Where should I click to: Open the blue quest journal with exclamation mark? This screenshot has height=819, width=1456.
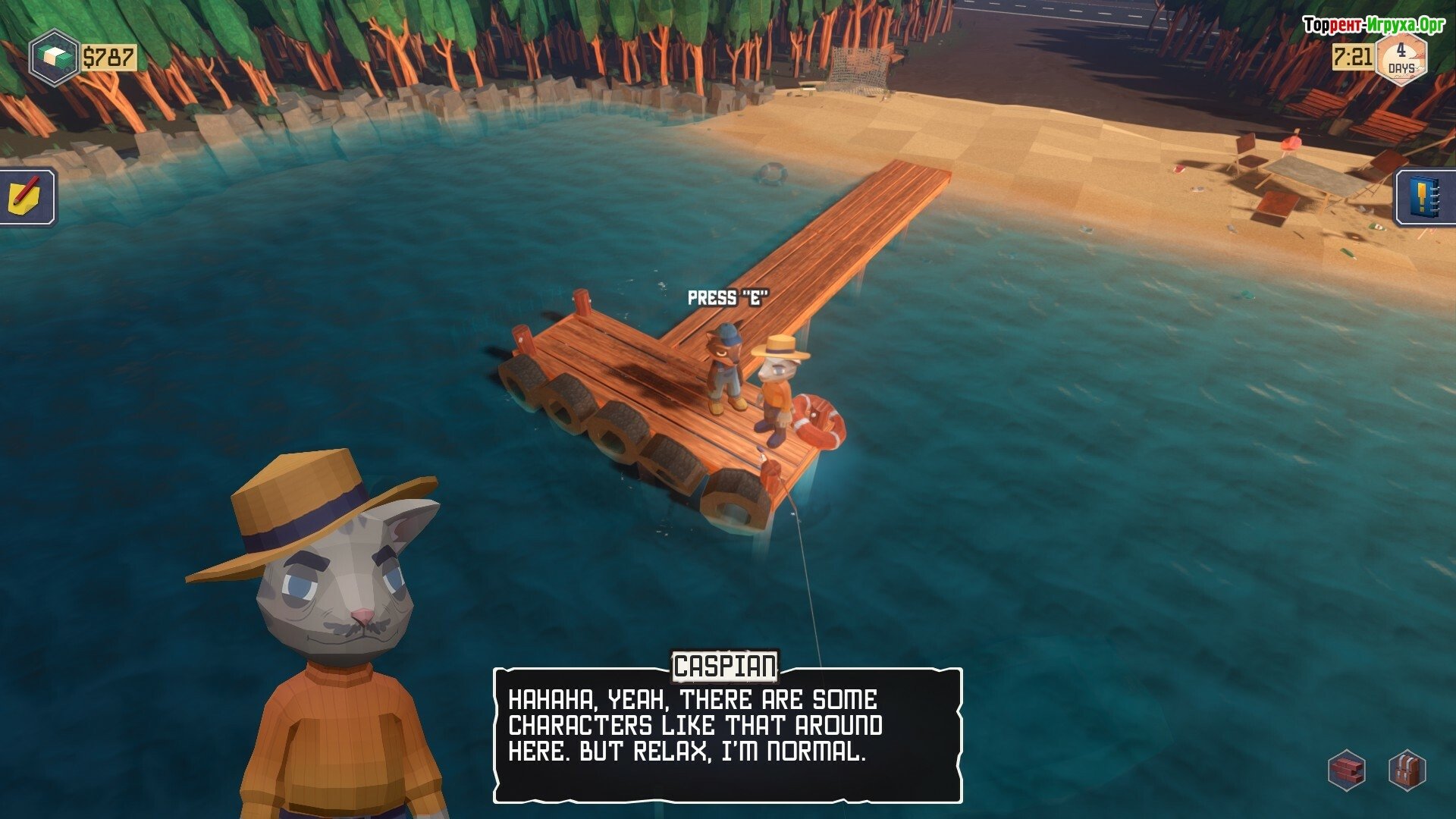(1426, 196)
